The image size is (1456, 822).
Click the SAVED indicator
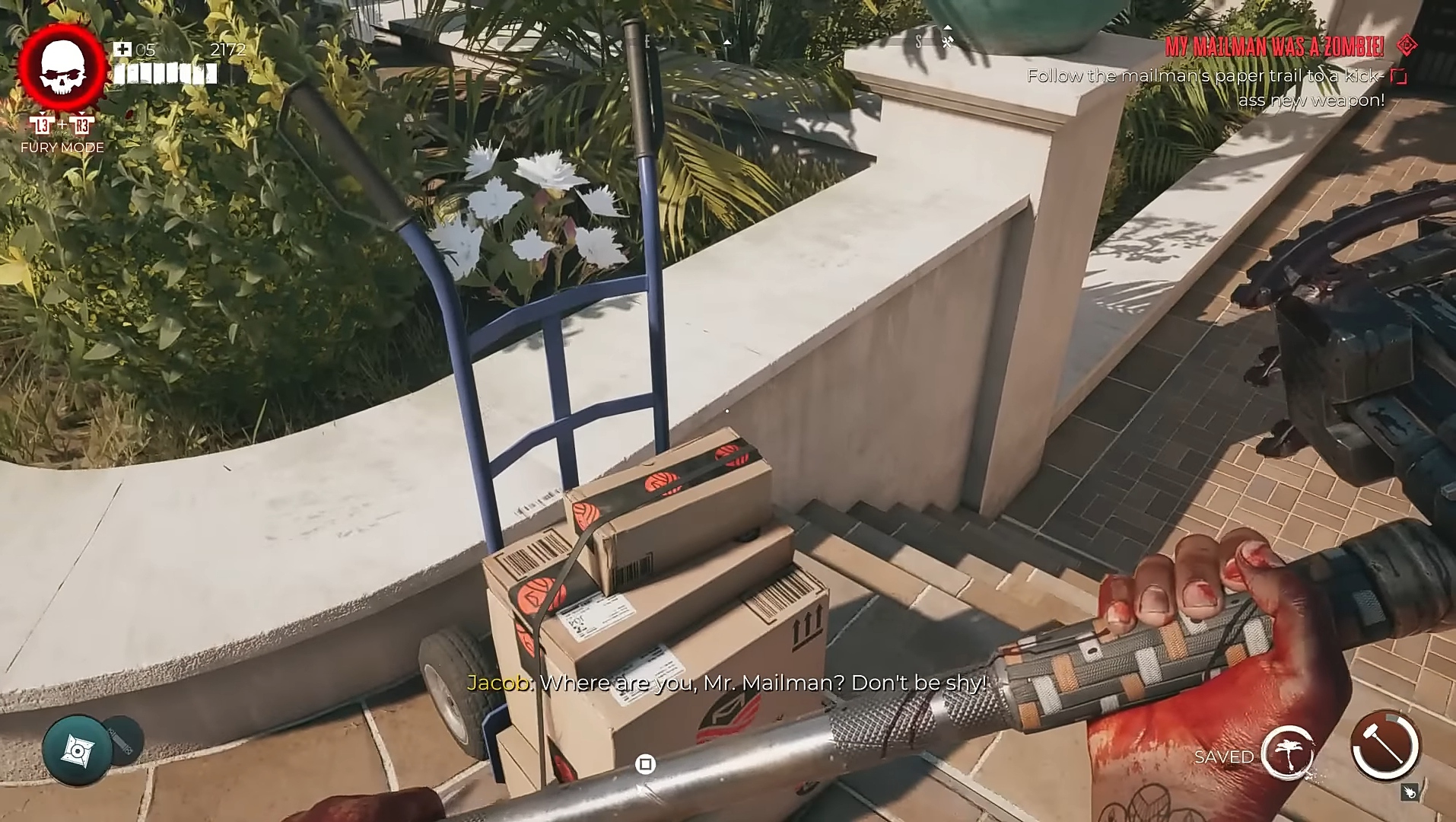pyautogui.click(x=1223, y=757)
